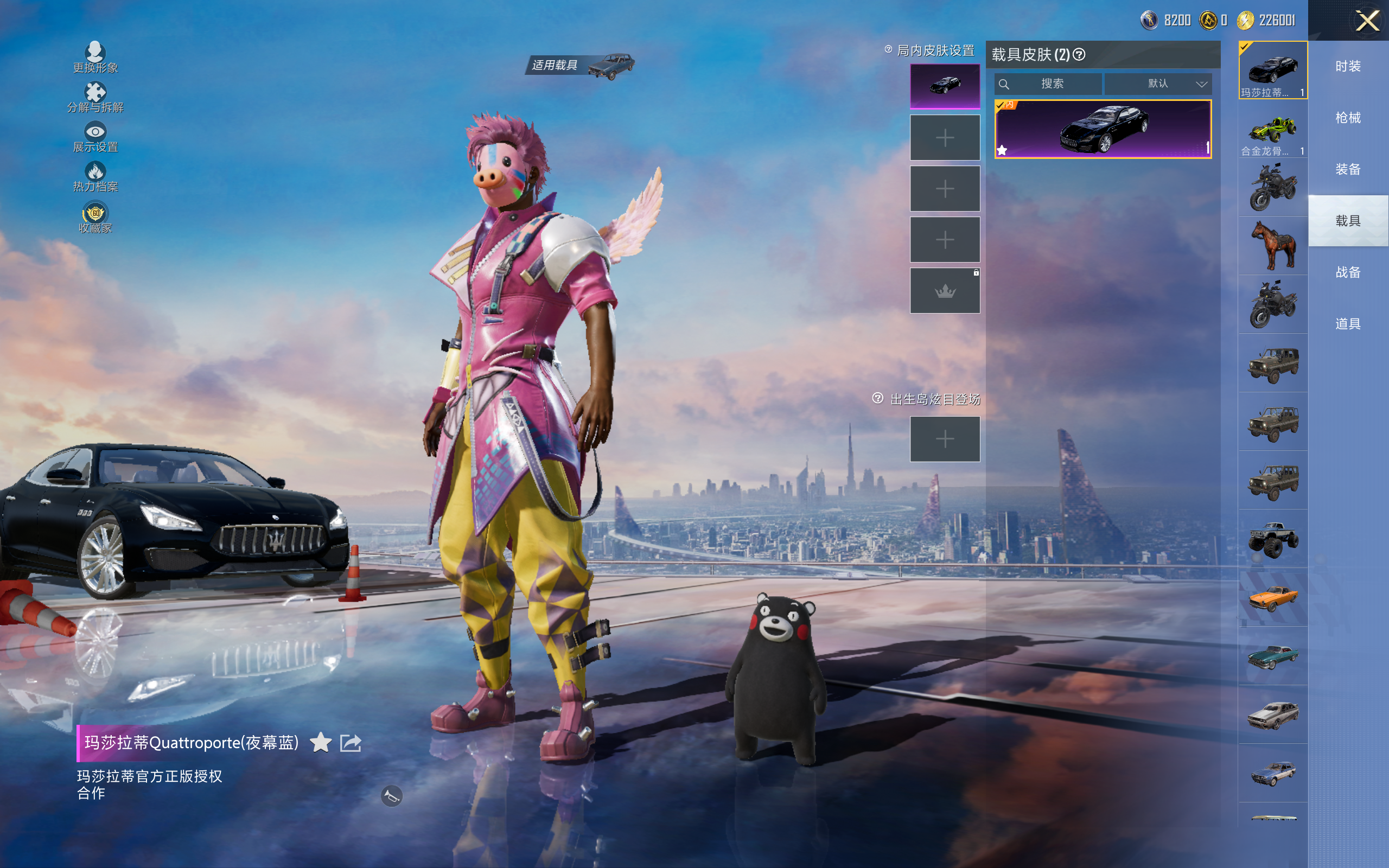Choose the 战备 tab

coord(1348,272)
